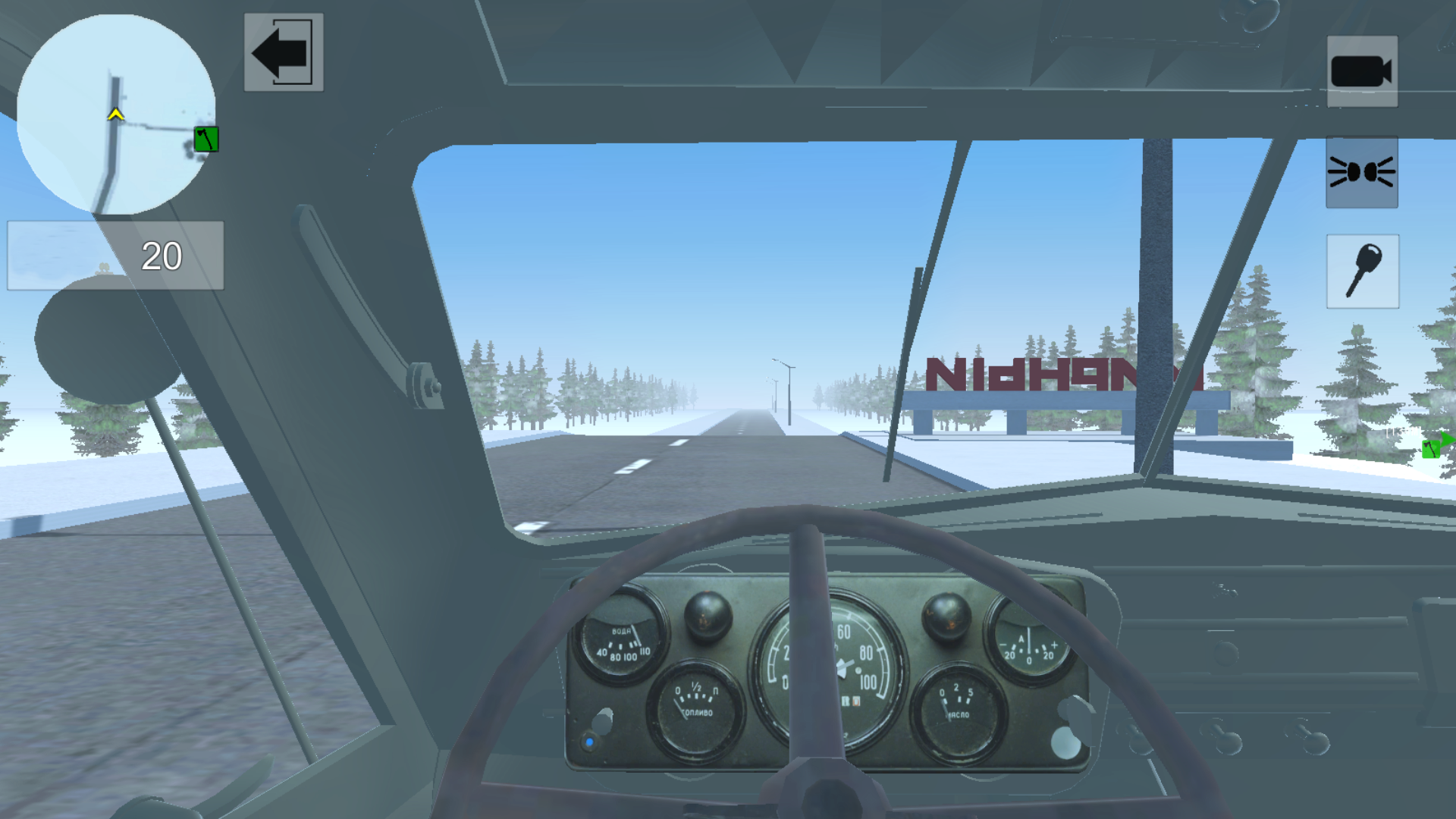Select the green axe marker on the minimap
This screenshot has width=1456, height=819.
(x=205, y=140)
